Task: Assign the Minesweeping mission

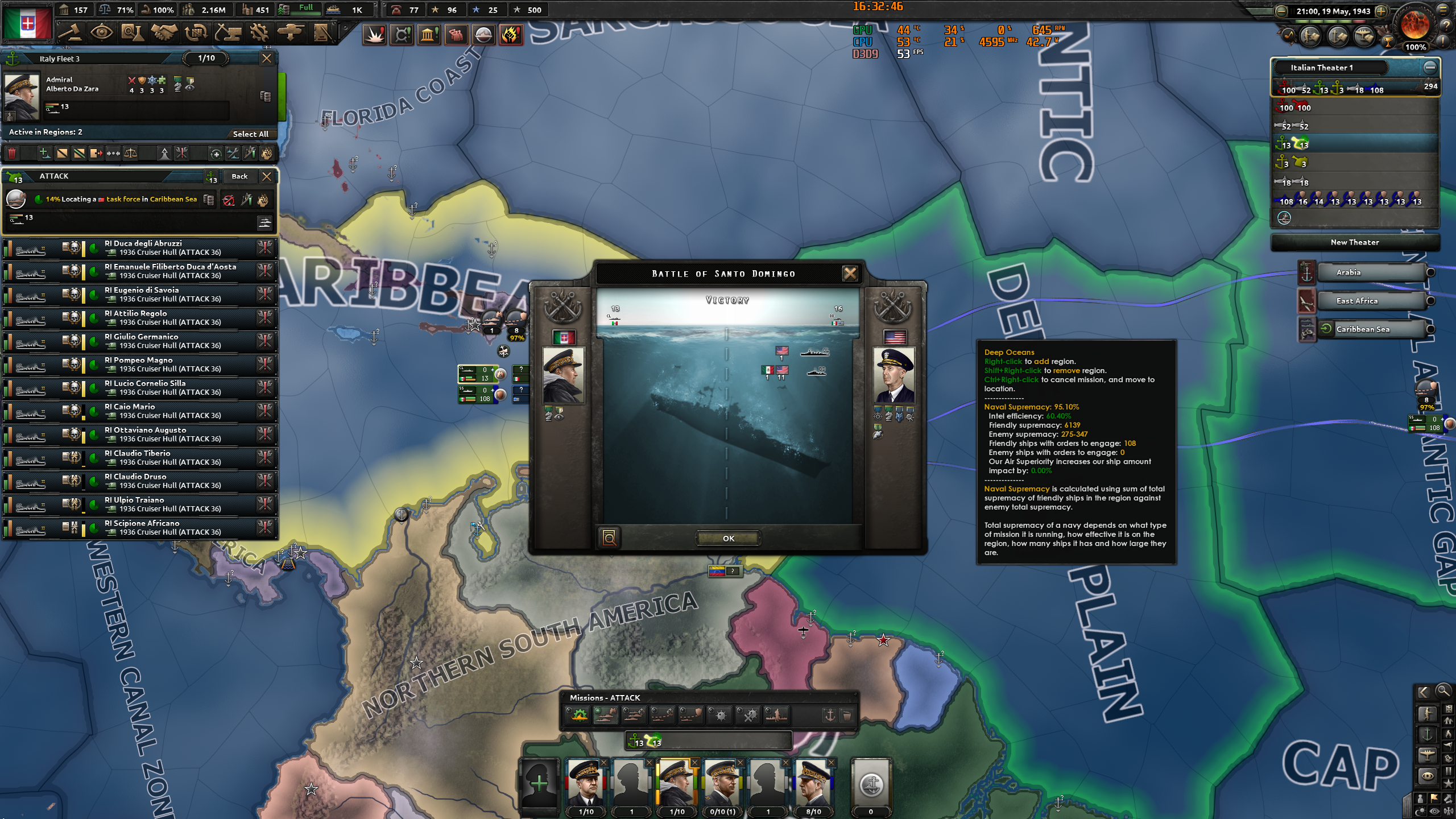Action: point(747,715)
